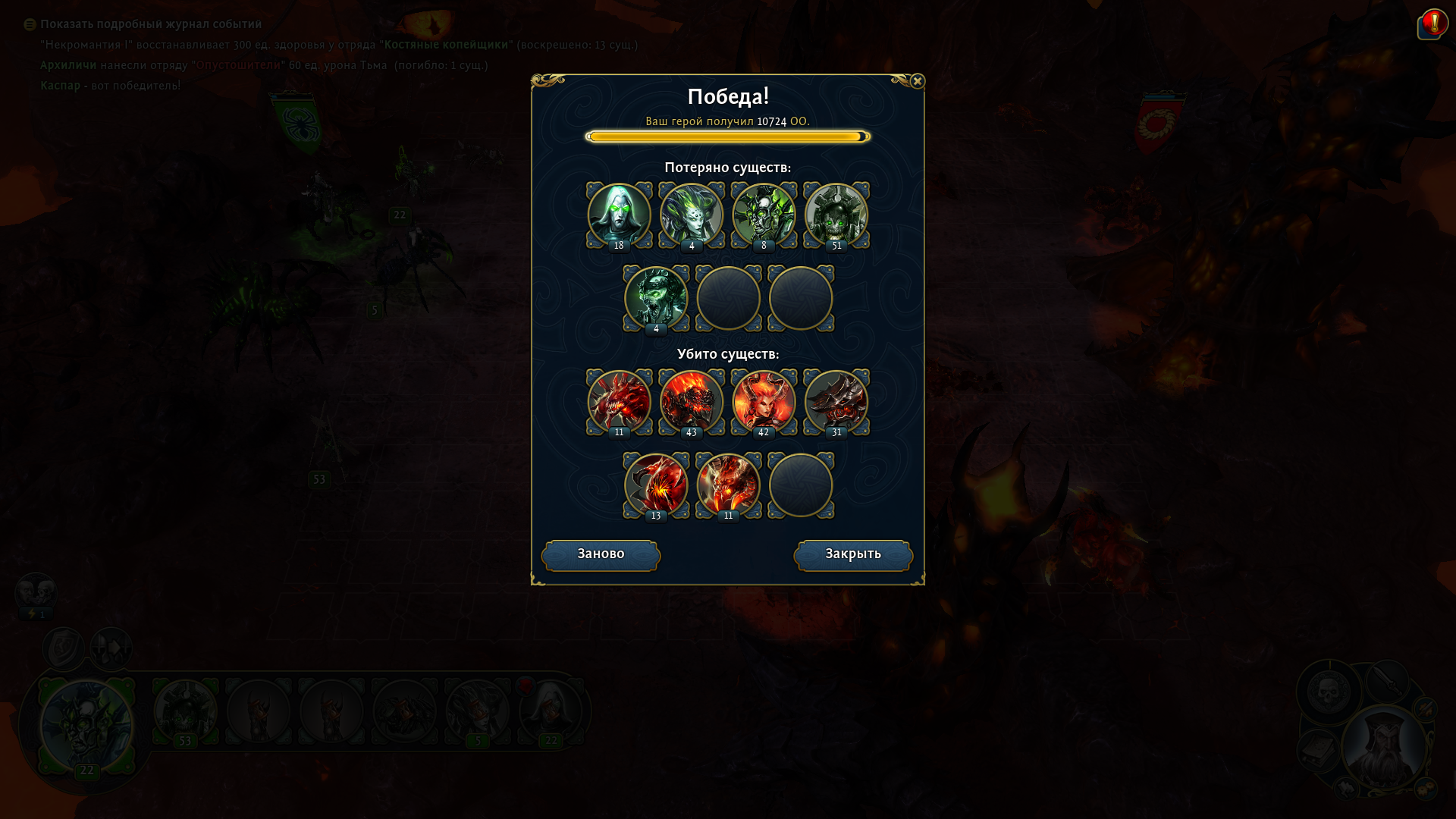Select the killed creature portrait showing 31

(836, 402)
